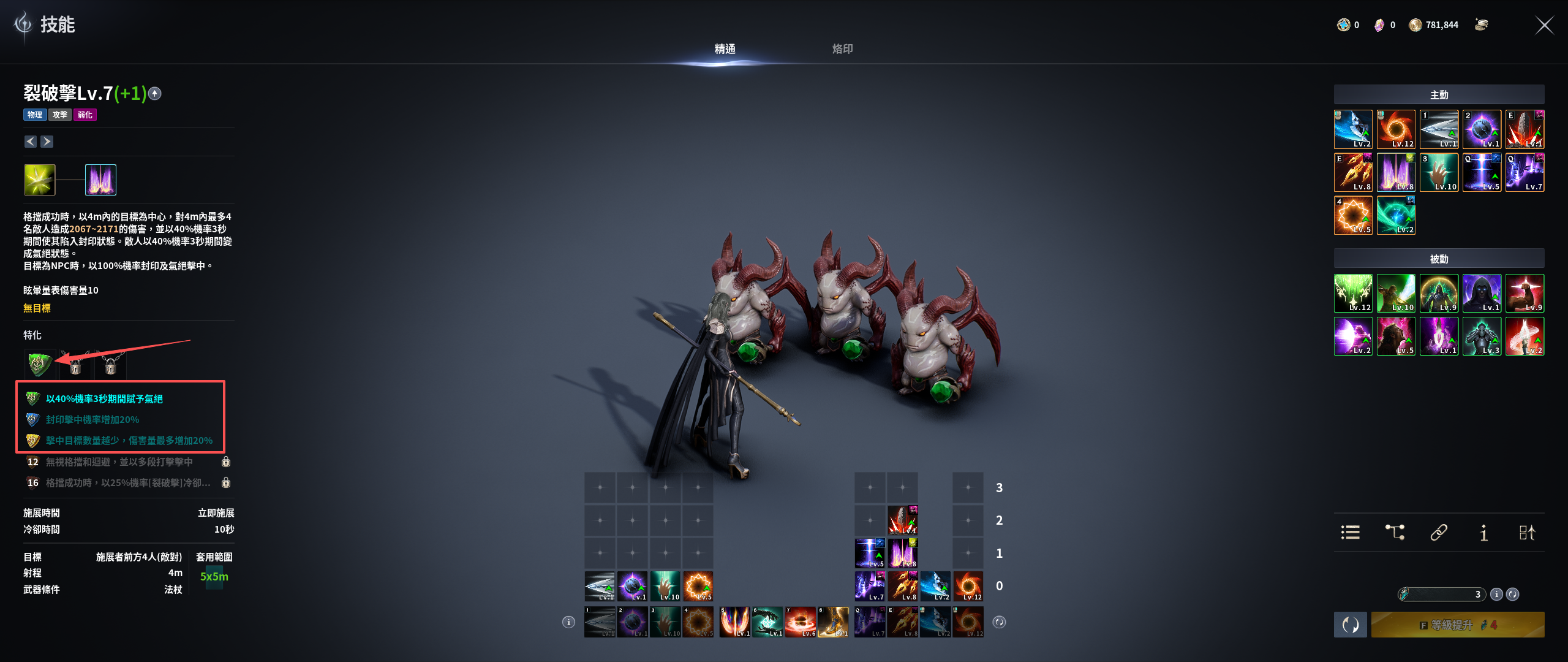Click the 等級提升 level up button
1568x662 pixels.
(x=1457, y=625)
